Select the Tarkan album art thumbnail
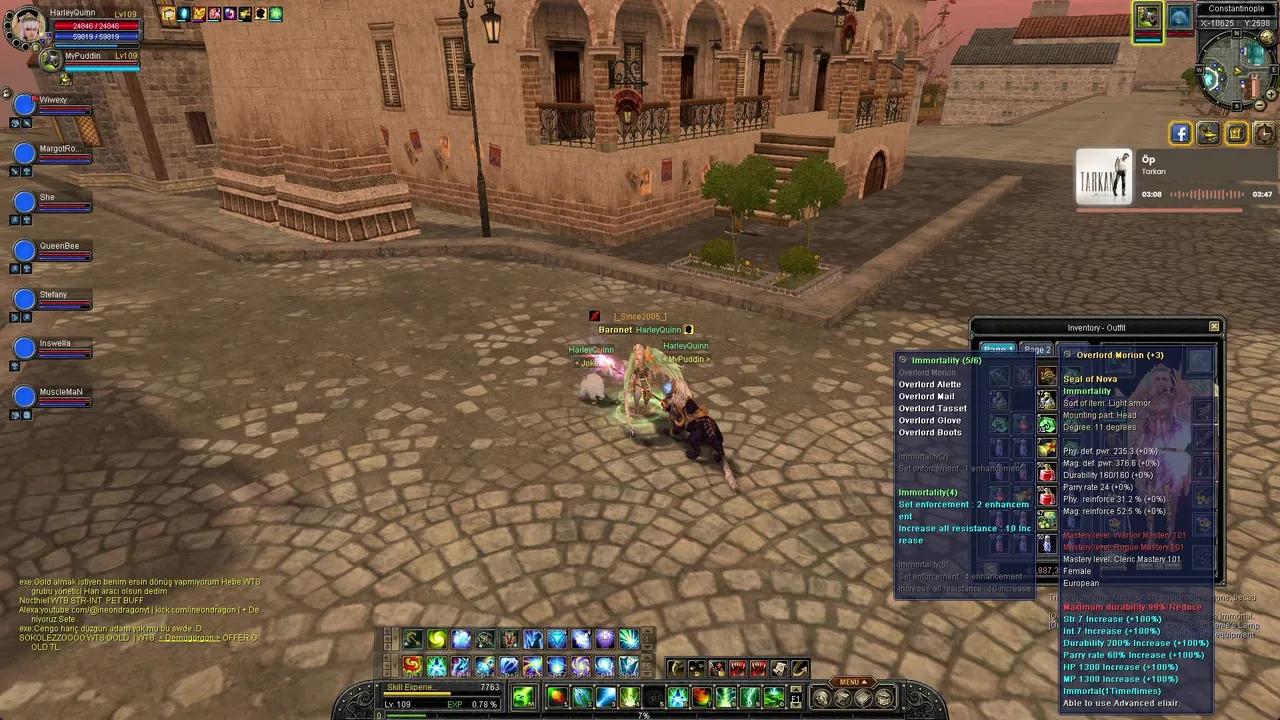The height and width of the screenshot is (720, 1280). click(x=1104, y=178)
